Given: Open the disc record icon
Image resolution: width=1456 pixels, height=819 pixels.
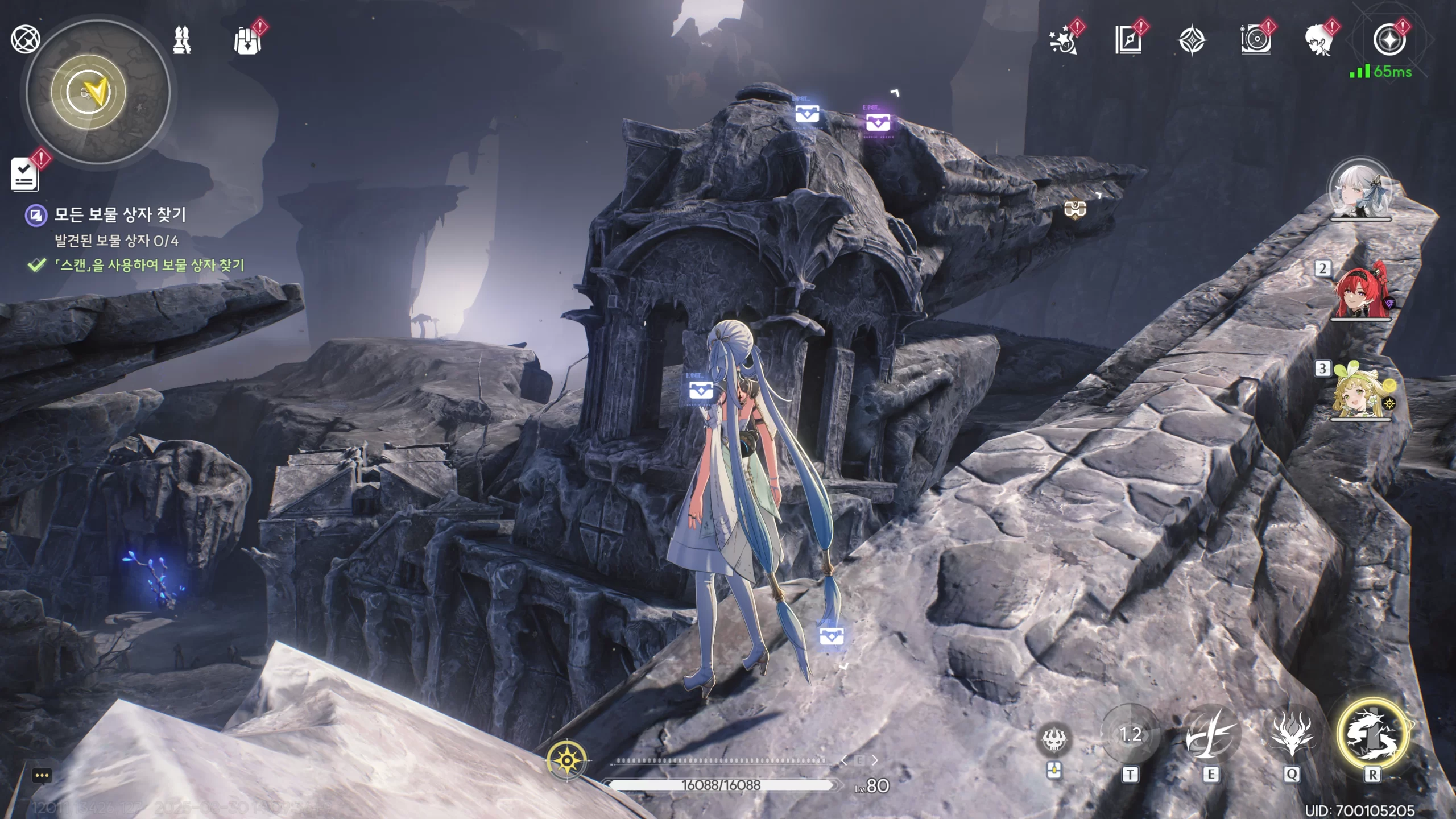Looking at the screenshot, I should [x=1255, y=41].
